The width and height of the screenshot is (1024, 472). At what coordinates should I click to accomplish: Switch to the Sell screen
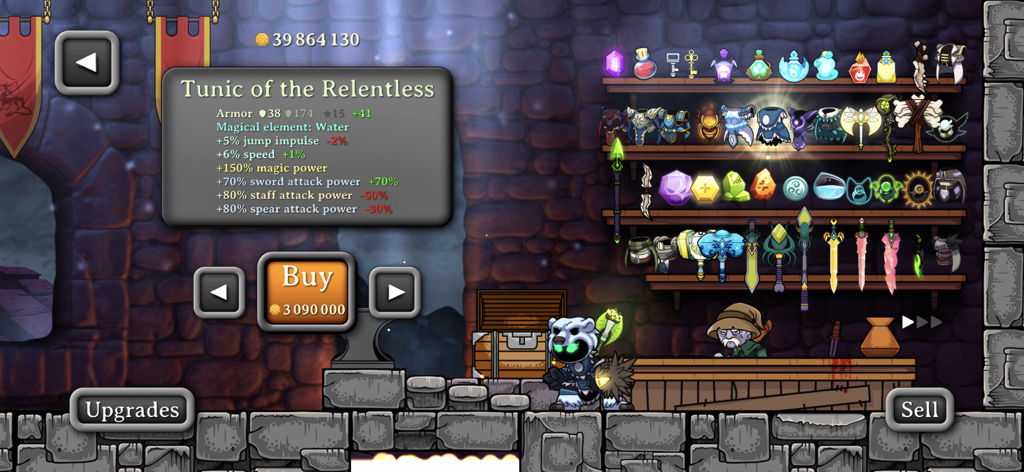point(919,409)
